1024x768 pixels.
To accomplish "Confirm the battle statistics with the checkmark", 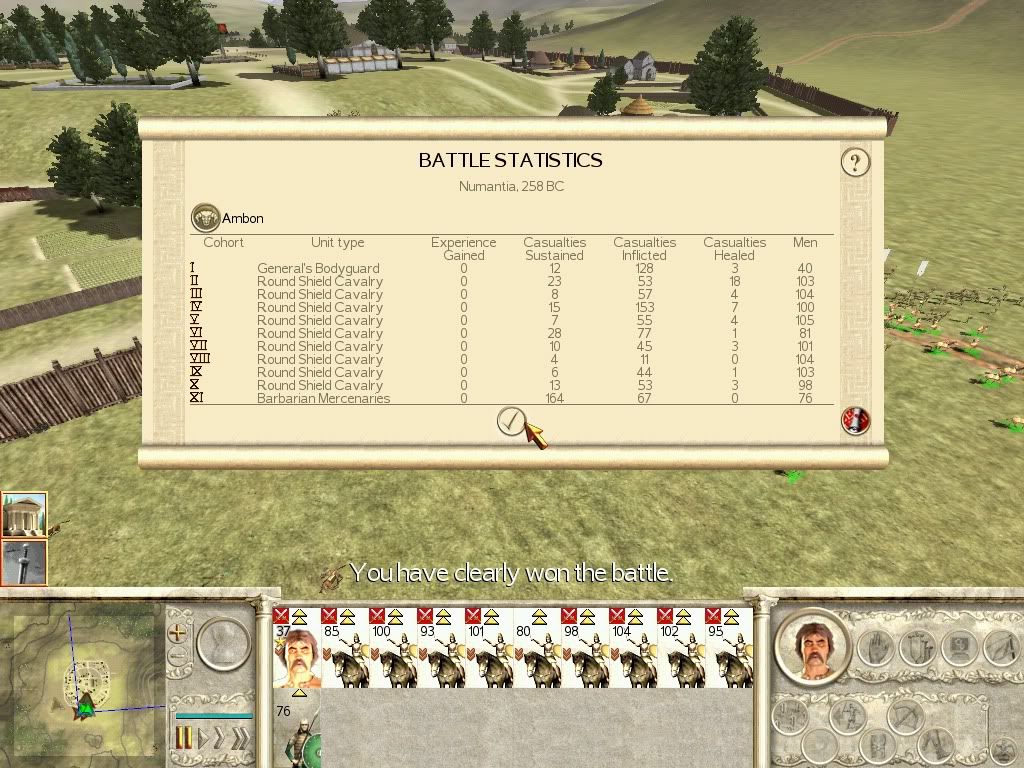I will pos(511,422).
